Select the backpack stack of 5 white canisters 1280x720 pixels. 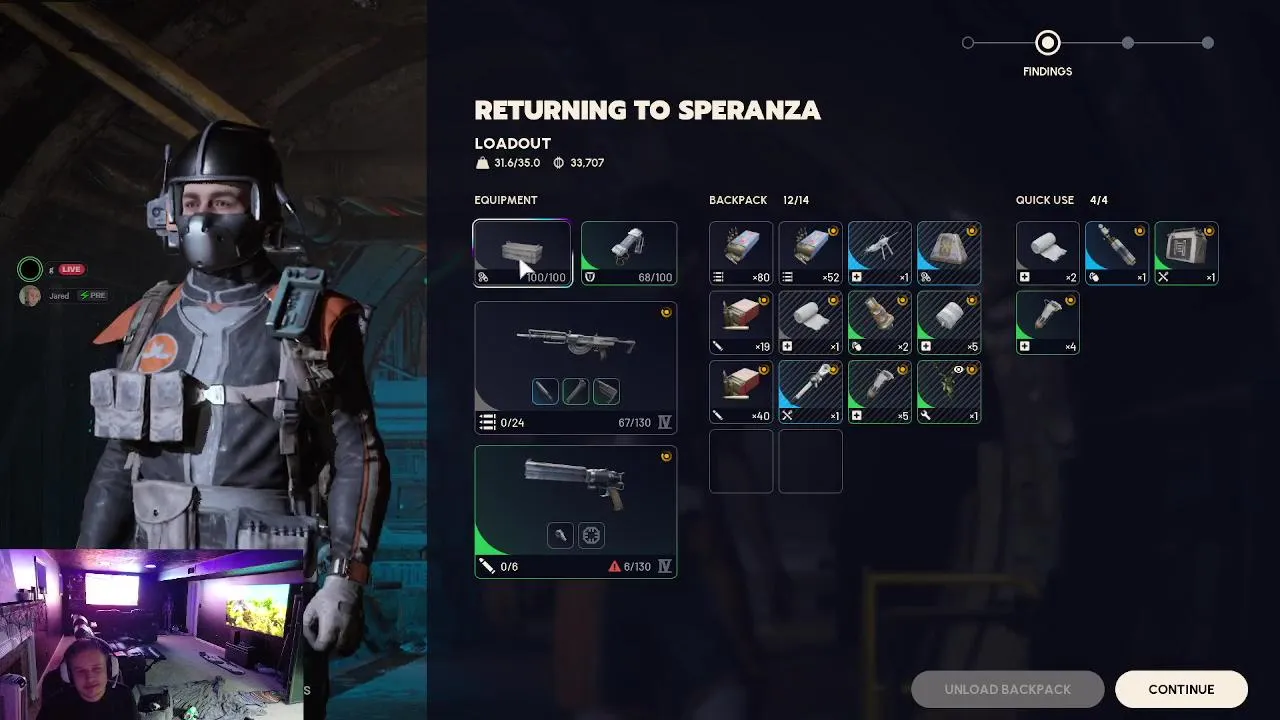coord(949,323)
